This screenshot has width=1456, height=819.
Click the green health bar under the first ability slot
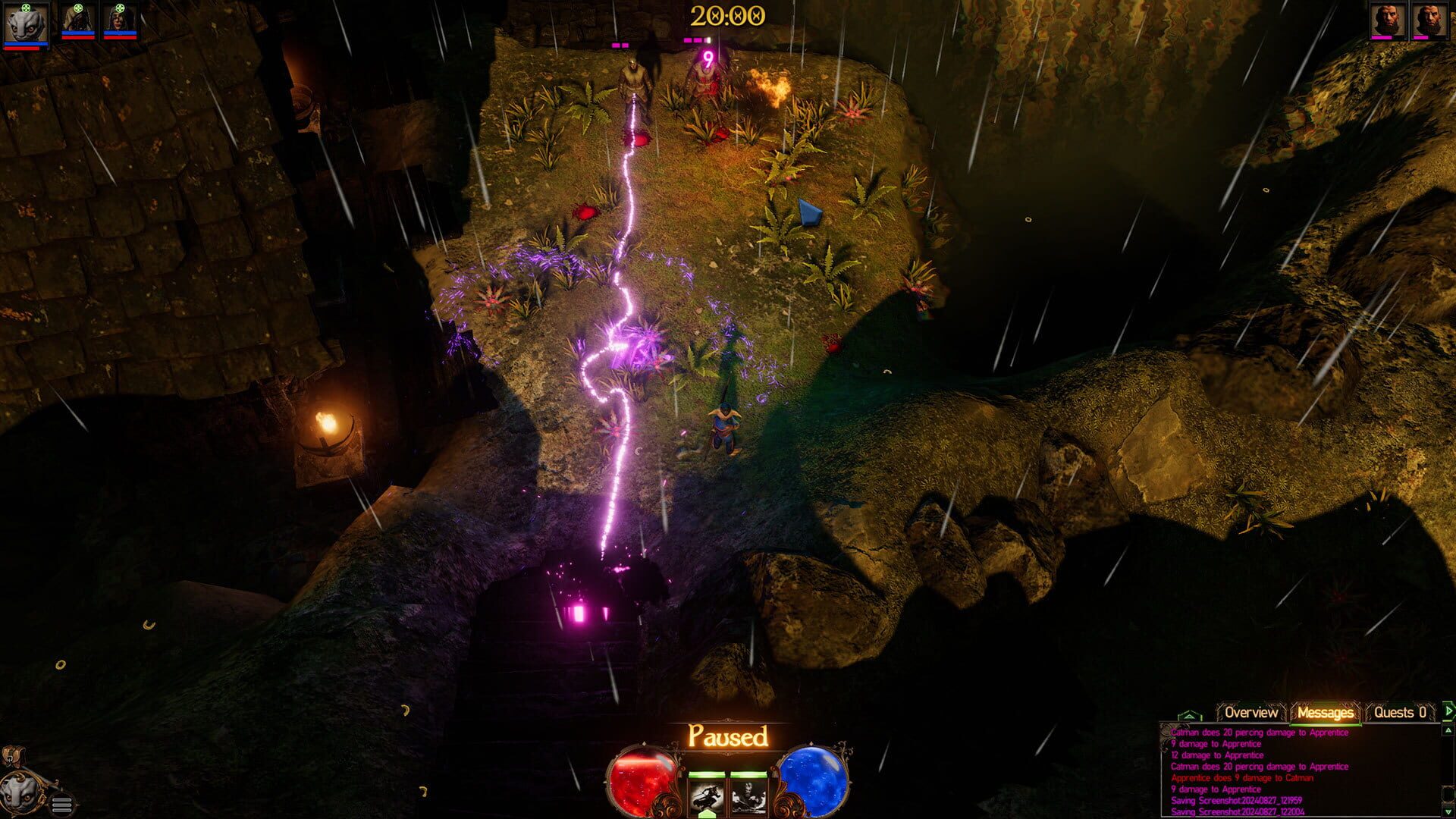(x=707, y=774)
